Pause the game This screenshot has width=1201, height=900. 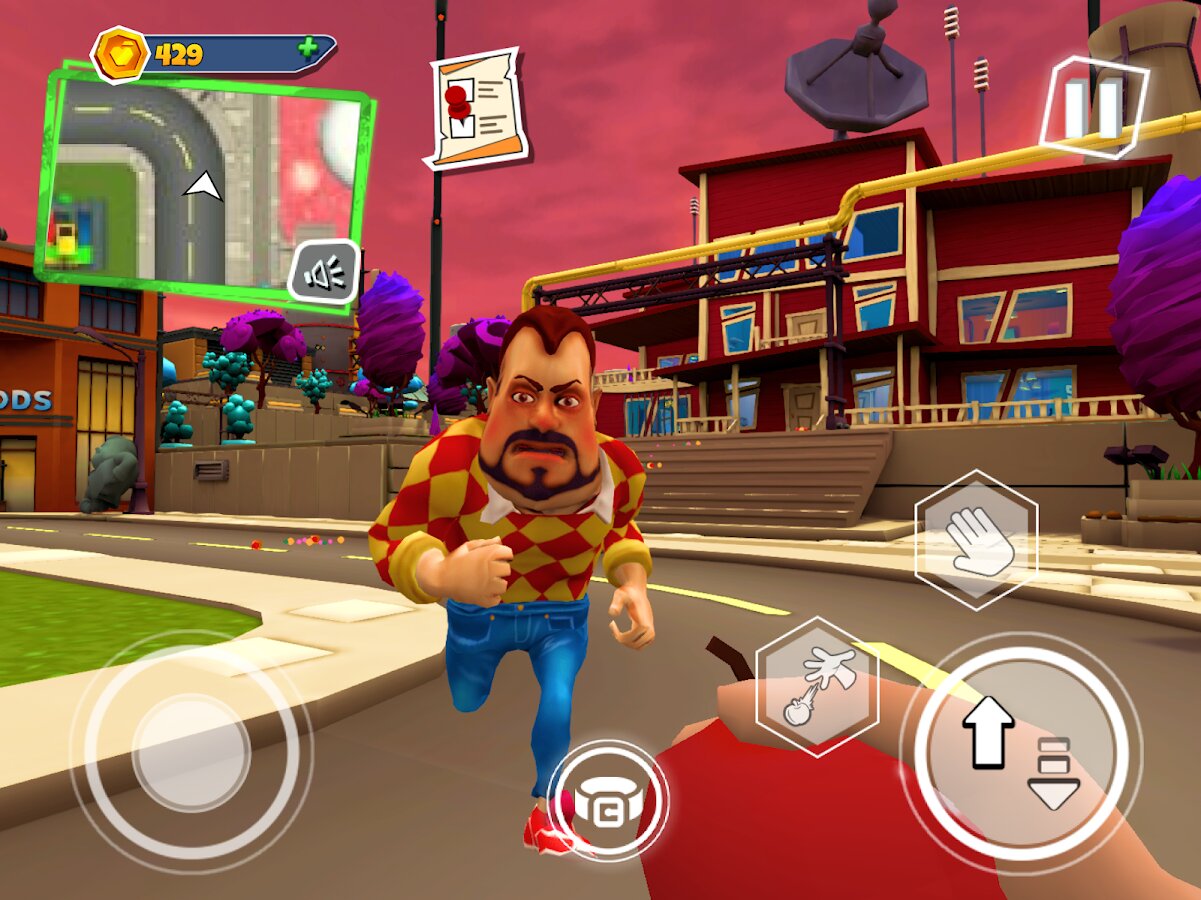tap(1093, 107)
